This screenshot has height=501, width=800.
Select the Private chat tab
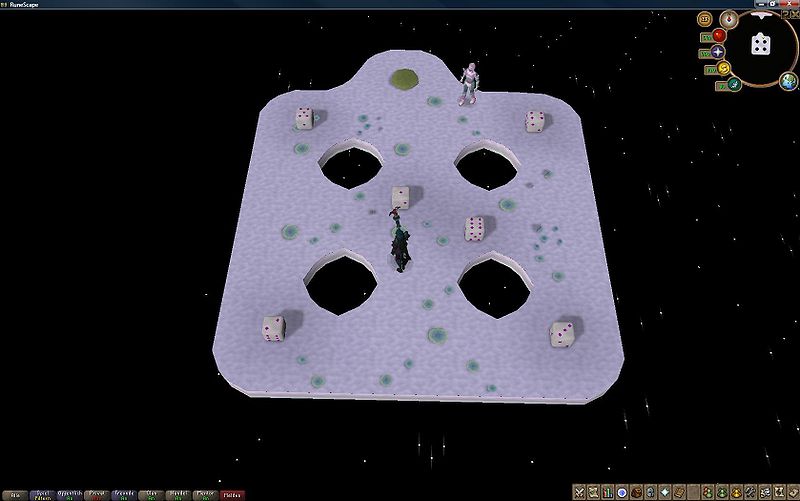[x=97, y=494]
